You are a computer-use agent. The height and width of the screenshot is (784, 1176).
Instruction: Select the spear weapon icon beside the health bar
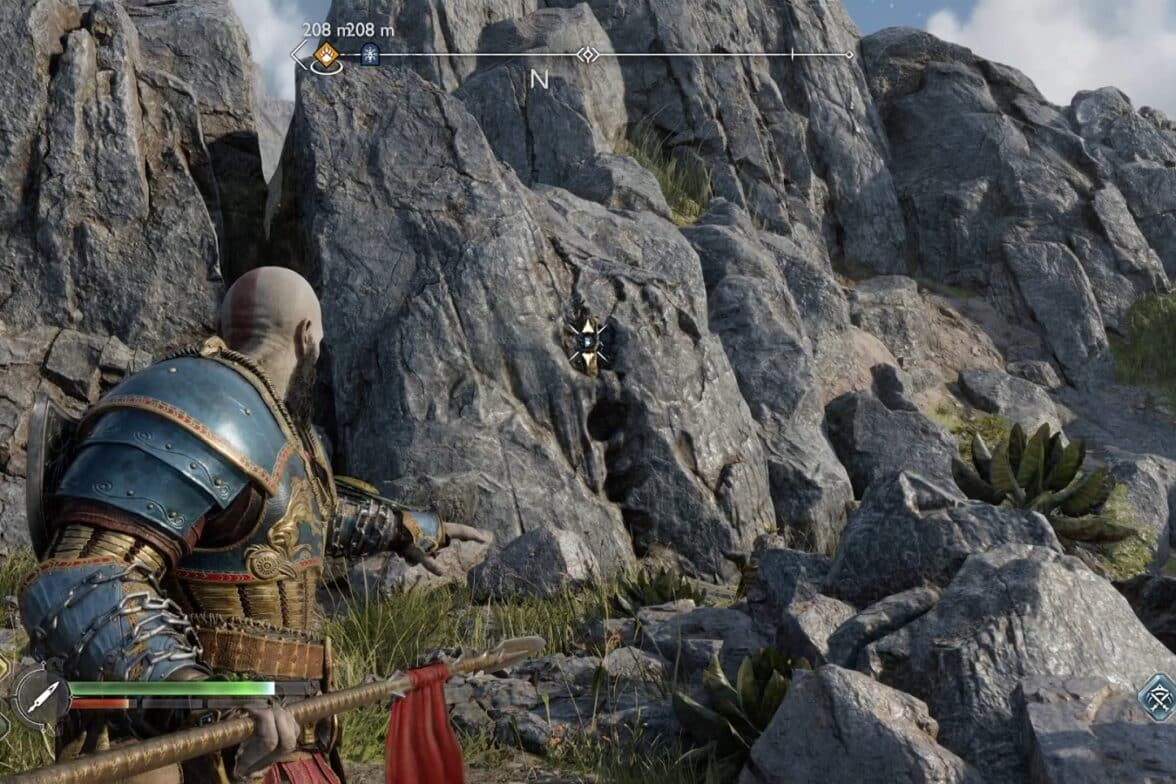coord(42,694)
